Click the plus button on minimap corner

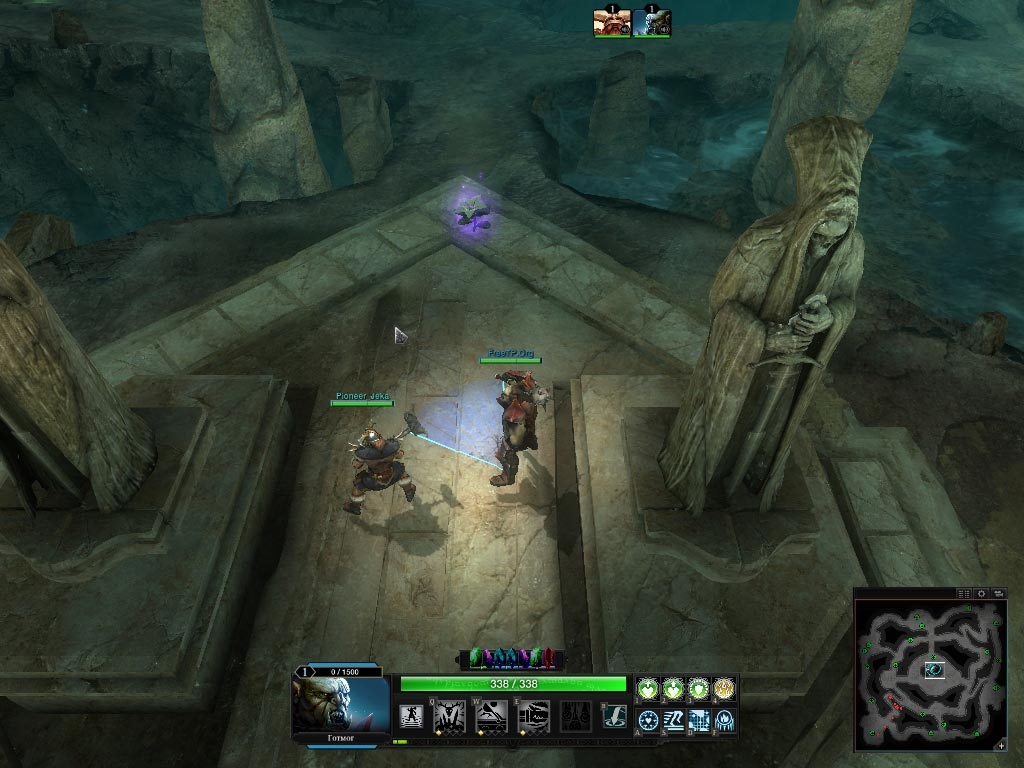[1001, 745]
